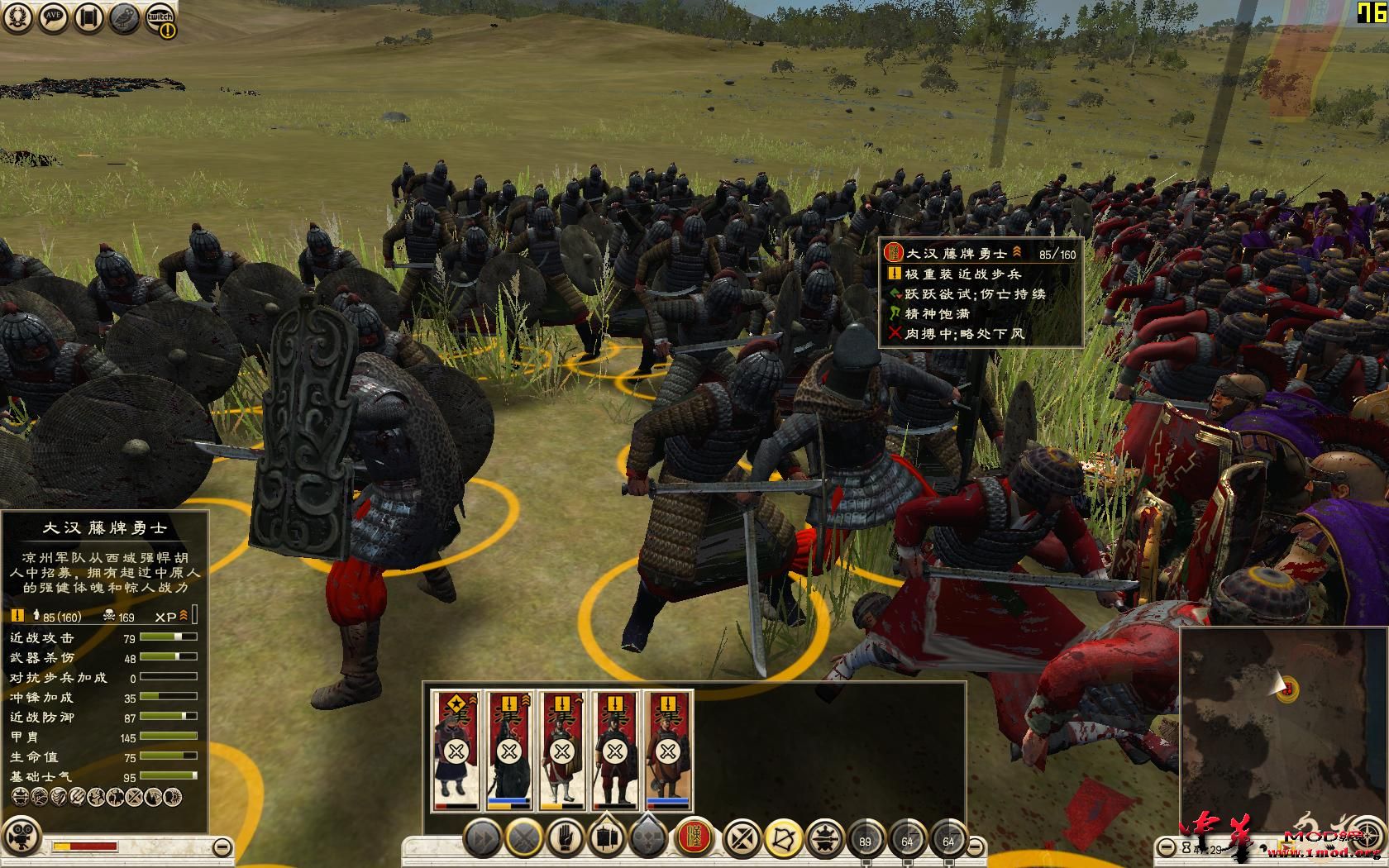Click the battlefield minimap

[x=1282, y=727]
